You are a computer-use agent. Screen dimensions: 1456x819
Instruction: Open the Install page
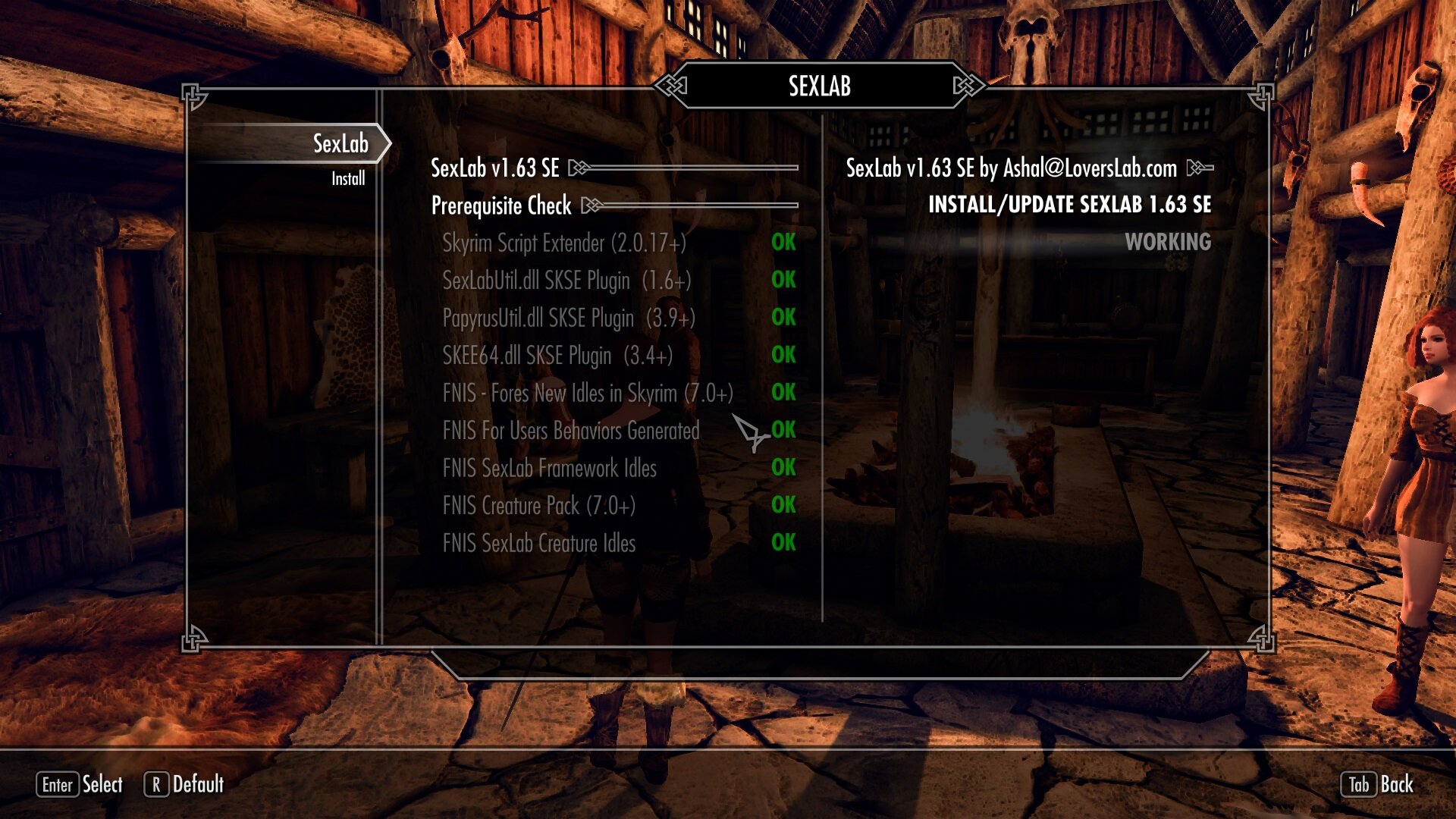pos(348,179)
